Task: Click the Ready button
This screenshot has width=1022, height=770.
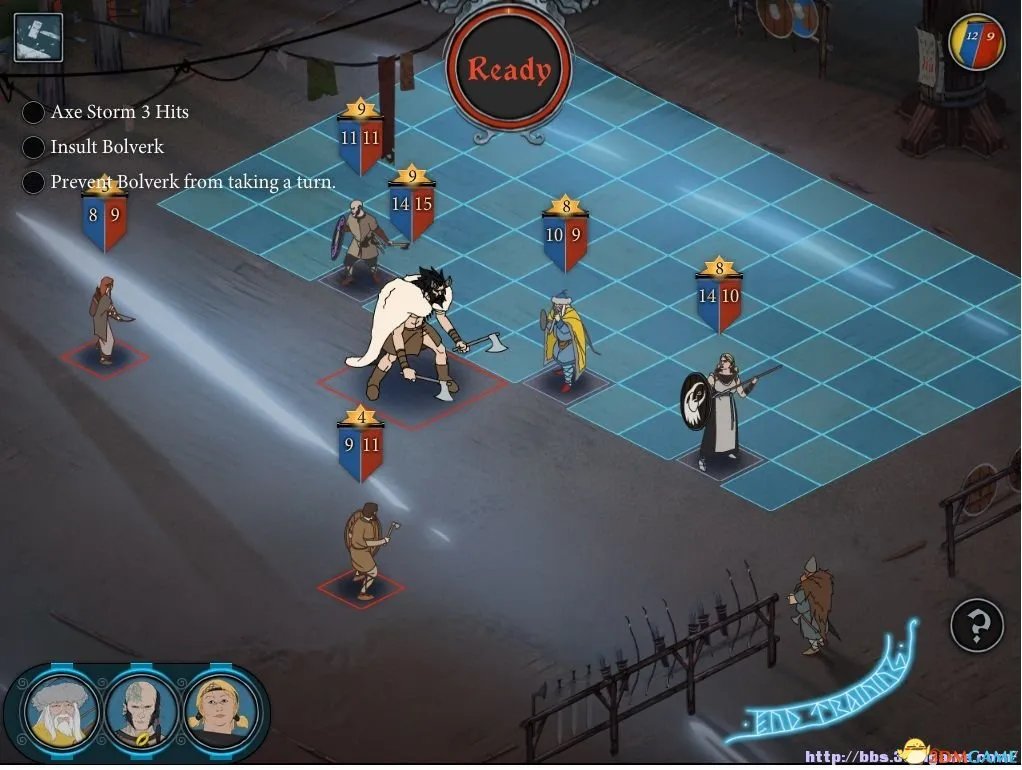Action: pyautogui.click(x=509, y=70)
